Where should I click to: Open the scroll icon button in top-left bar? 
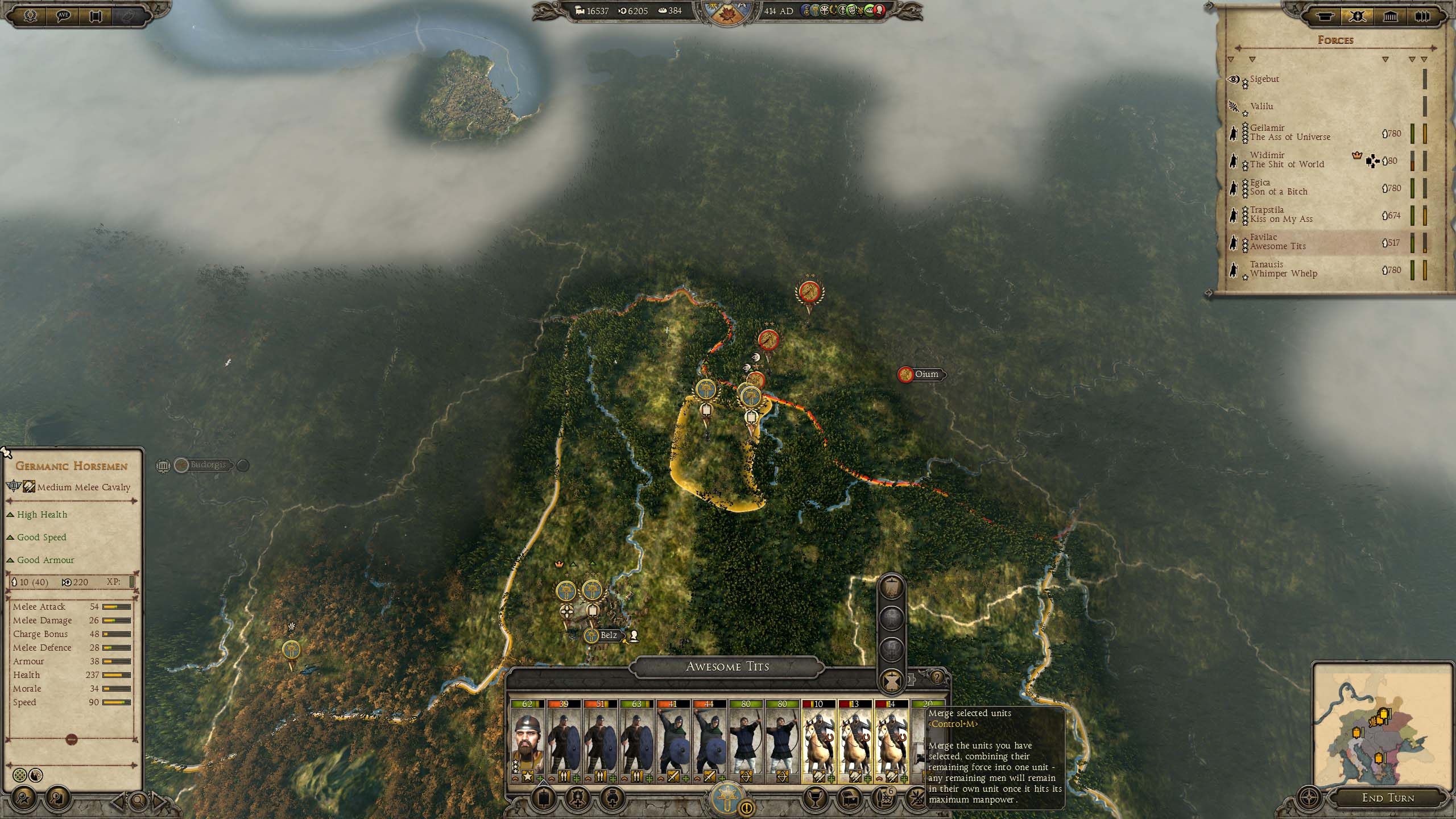[96, 16]
